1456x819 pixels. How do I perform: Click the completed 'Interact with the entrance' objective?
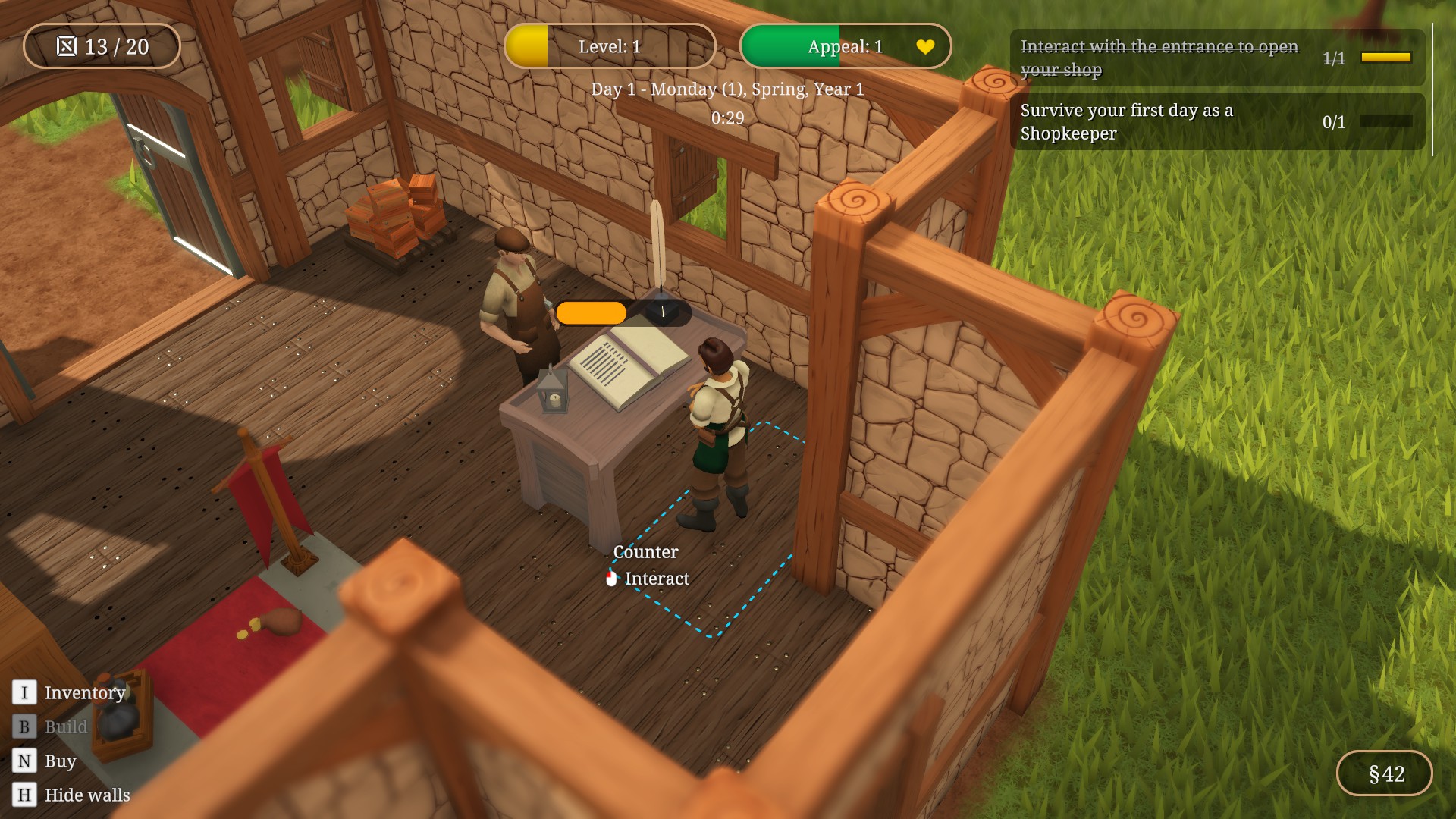pos(1216,58)
